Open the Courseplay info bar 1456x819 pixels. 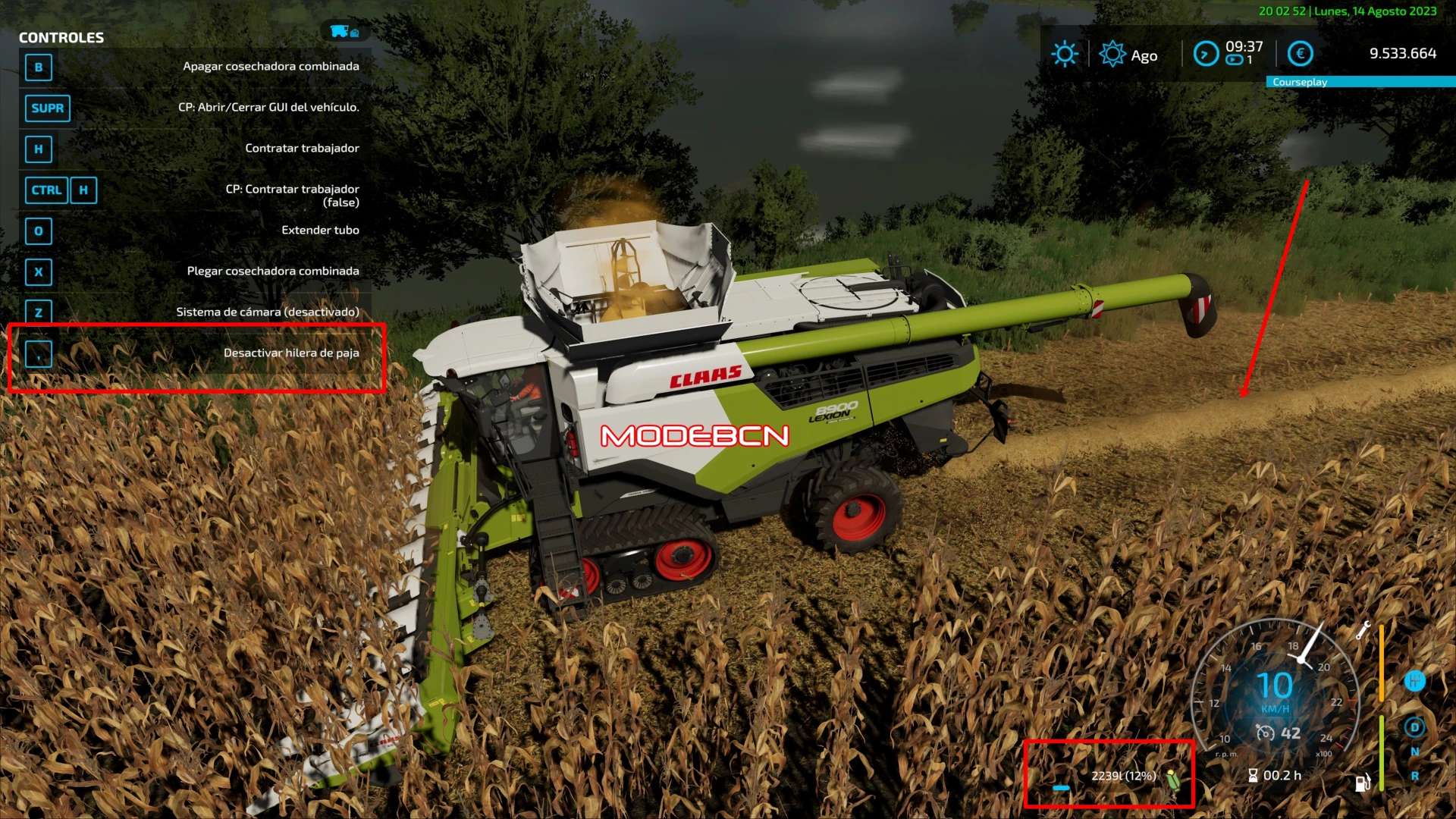1360,82
